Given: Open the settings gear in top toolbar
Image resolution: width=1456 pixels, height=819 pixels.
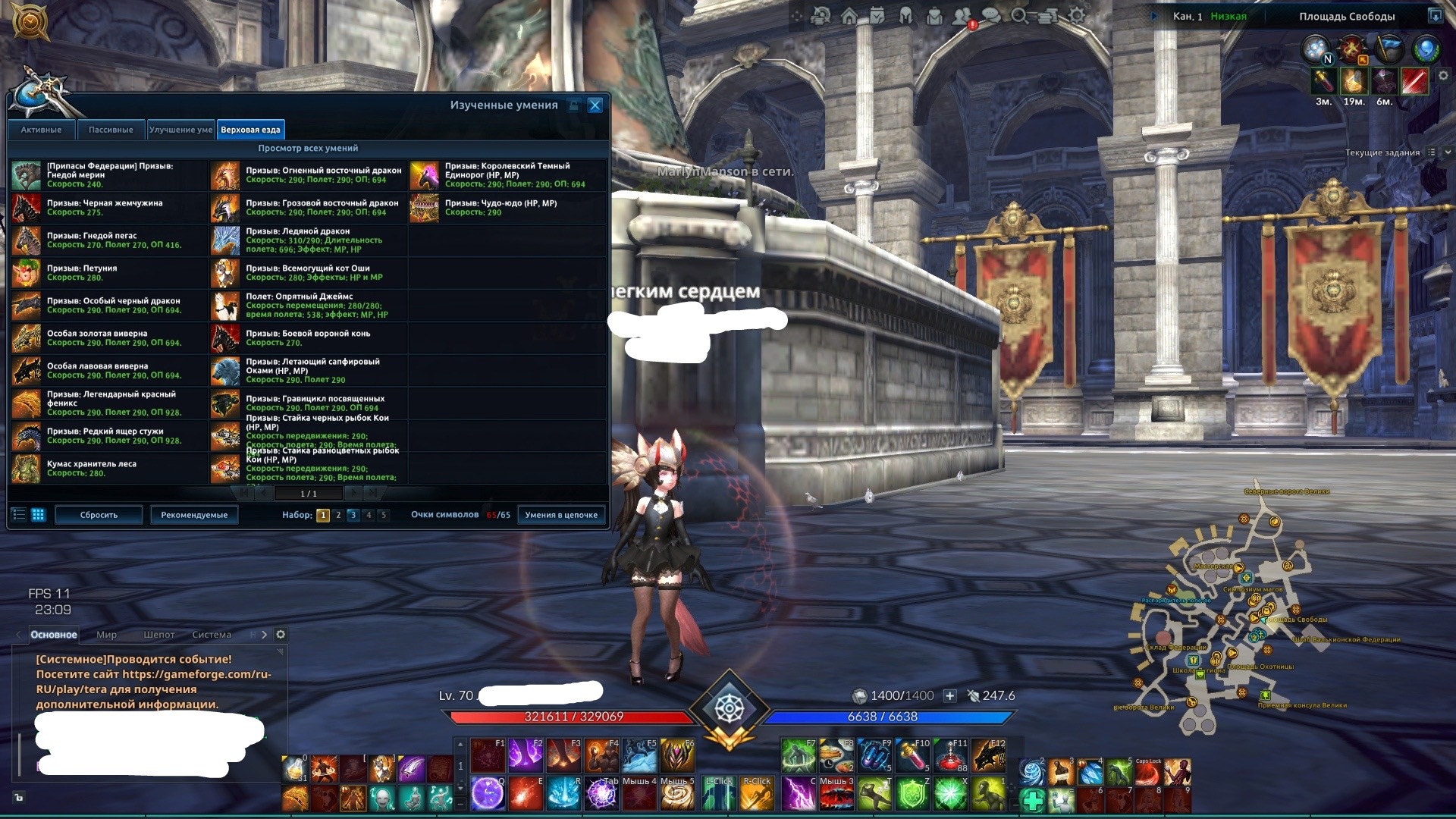Looking at the screenshot, I should pyautogui.click(x=1077, y=16).
